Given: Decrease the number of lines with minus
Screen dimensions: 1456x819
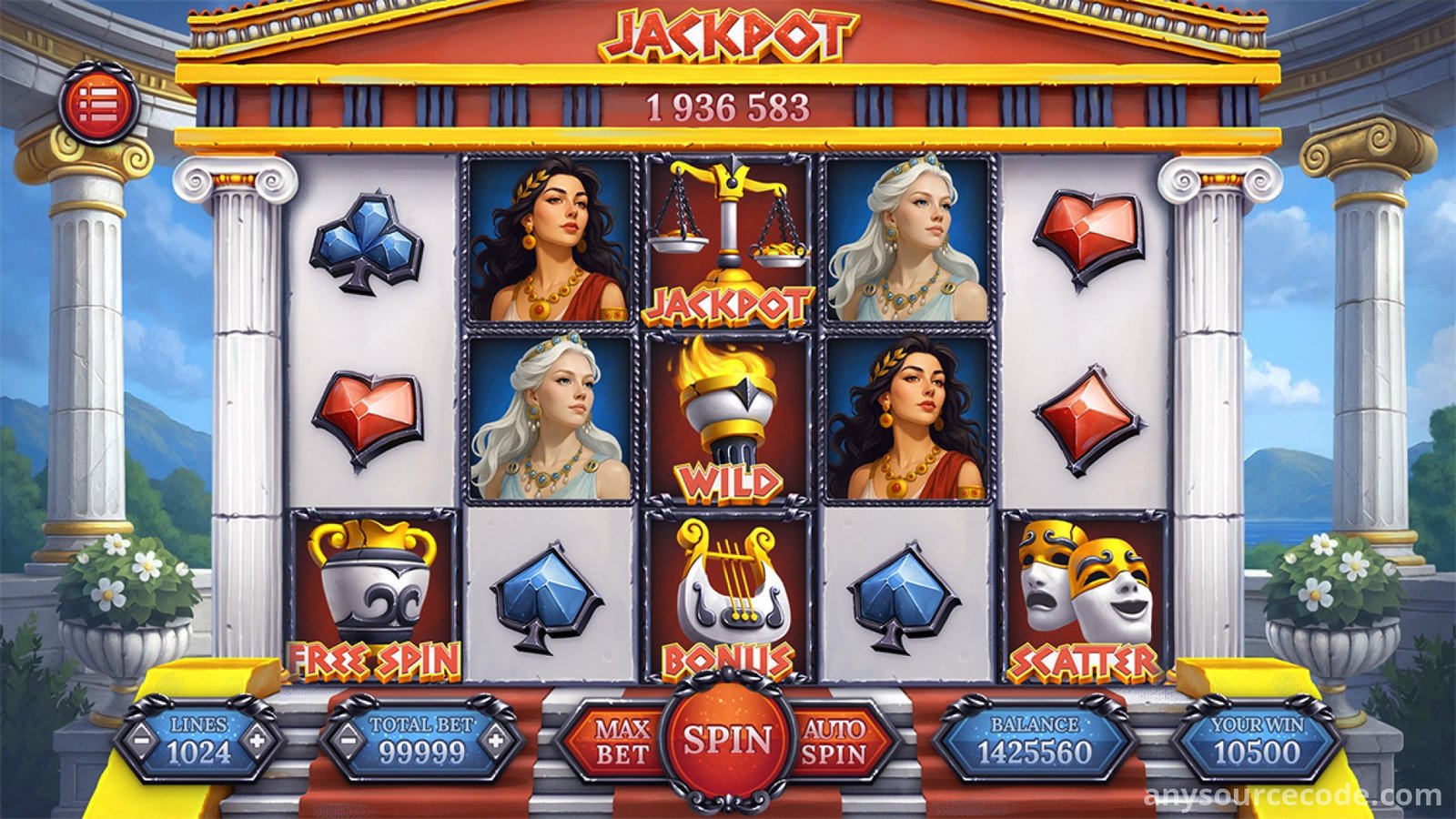Looking at the screenshot, I should pyautogui.click(x=141, y=739).
